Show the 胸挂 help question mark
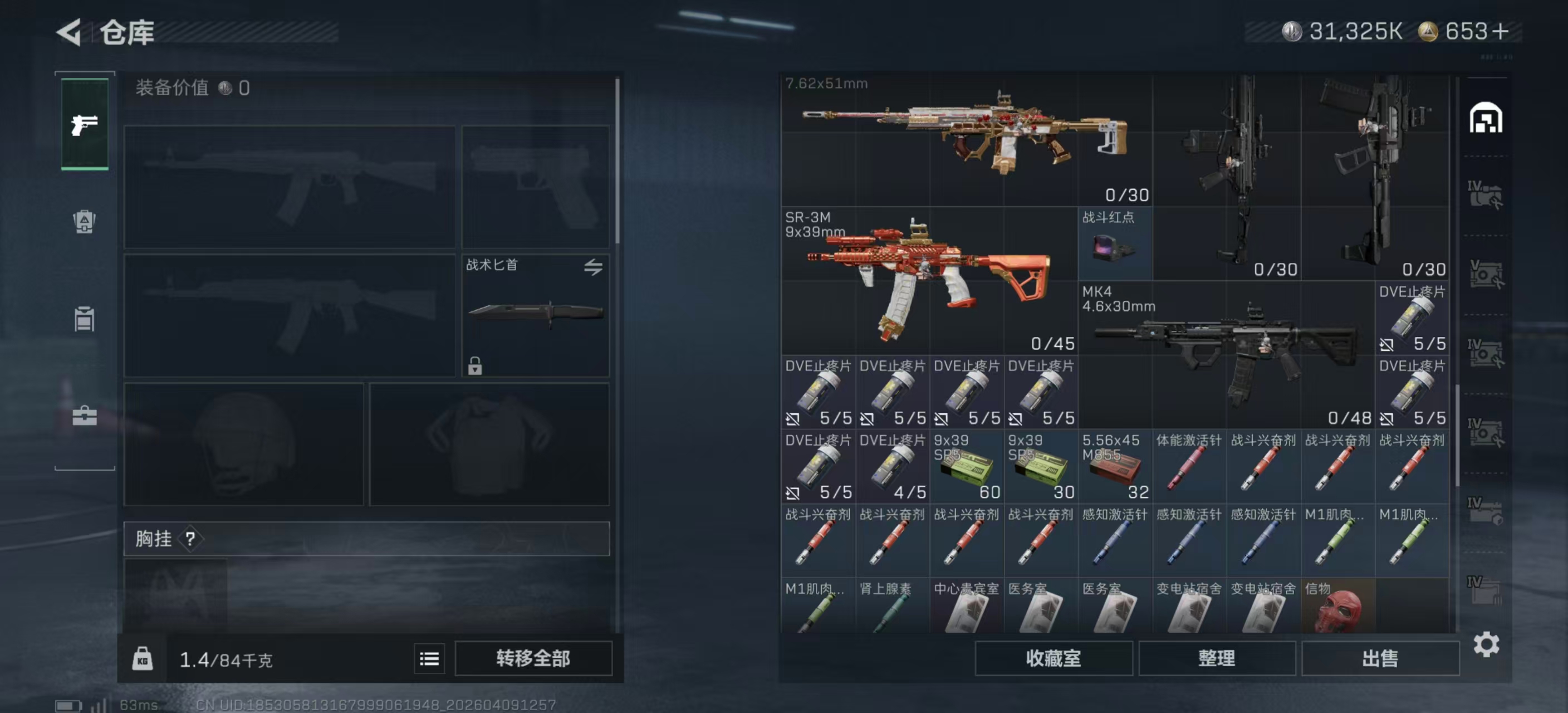 tap(190, 539)
